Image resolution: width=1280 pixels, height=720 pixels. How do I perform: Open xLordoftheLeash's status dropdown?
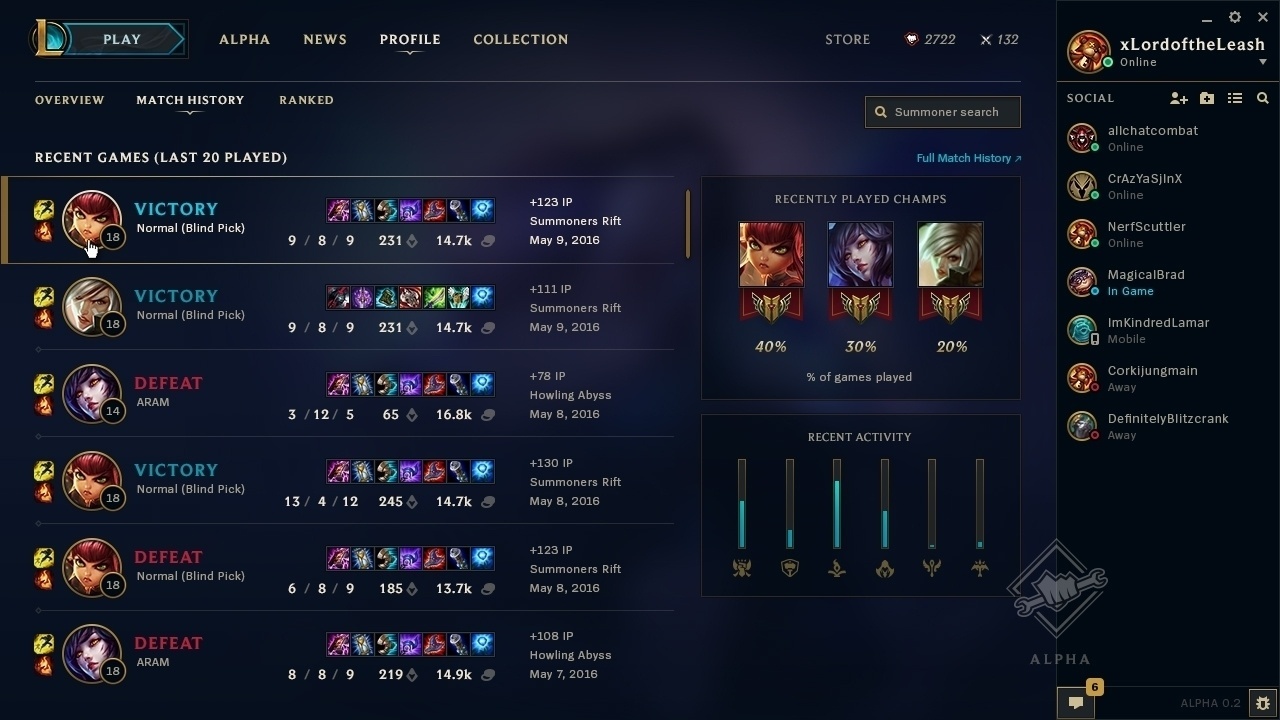point(1263,61)
